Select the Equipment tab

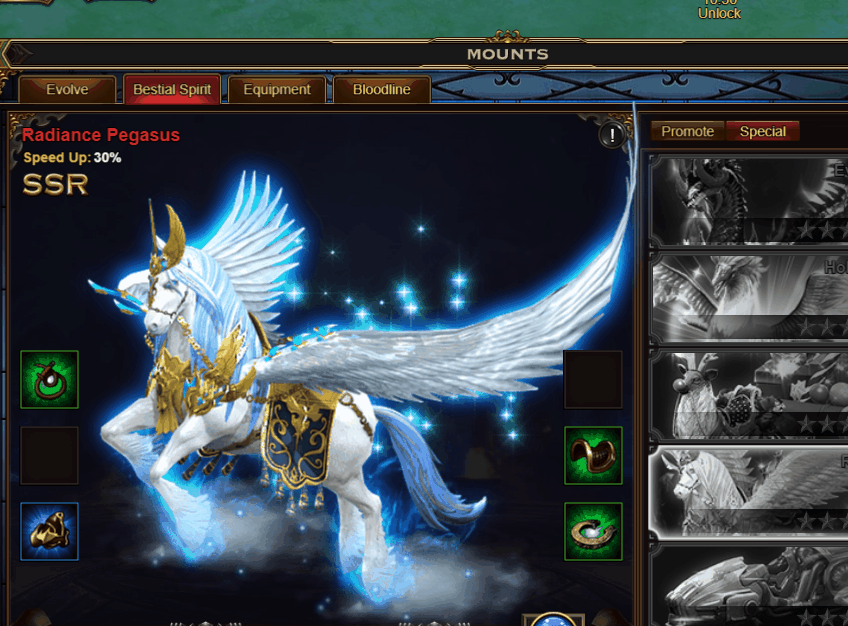pos(277,90)
